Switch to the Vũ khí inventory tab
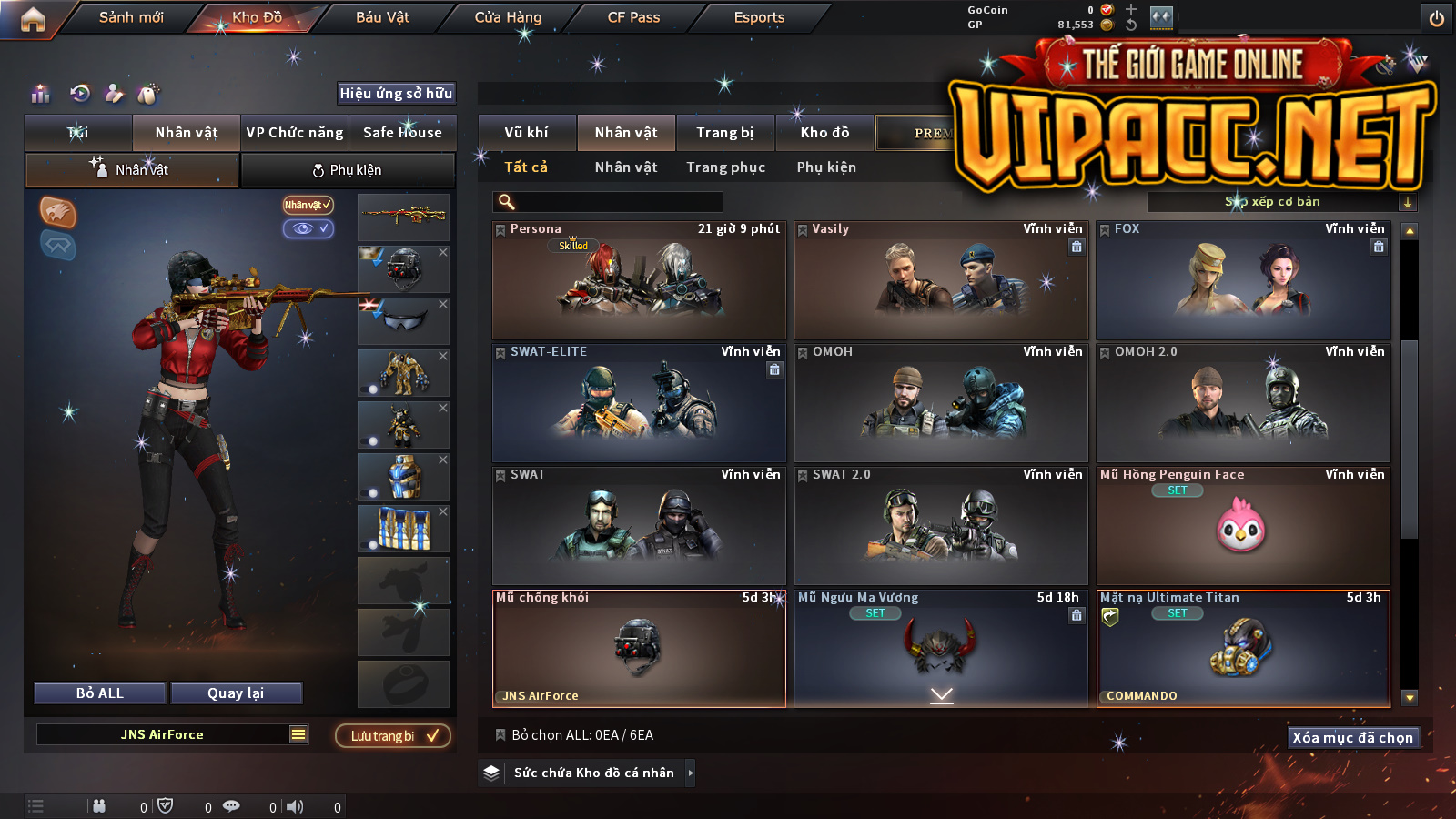 (x=526, y=133)
